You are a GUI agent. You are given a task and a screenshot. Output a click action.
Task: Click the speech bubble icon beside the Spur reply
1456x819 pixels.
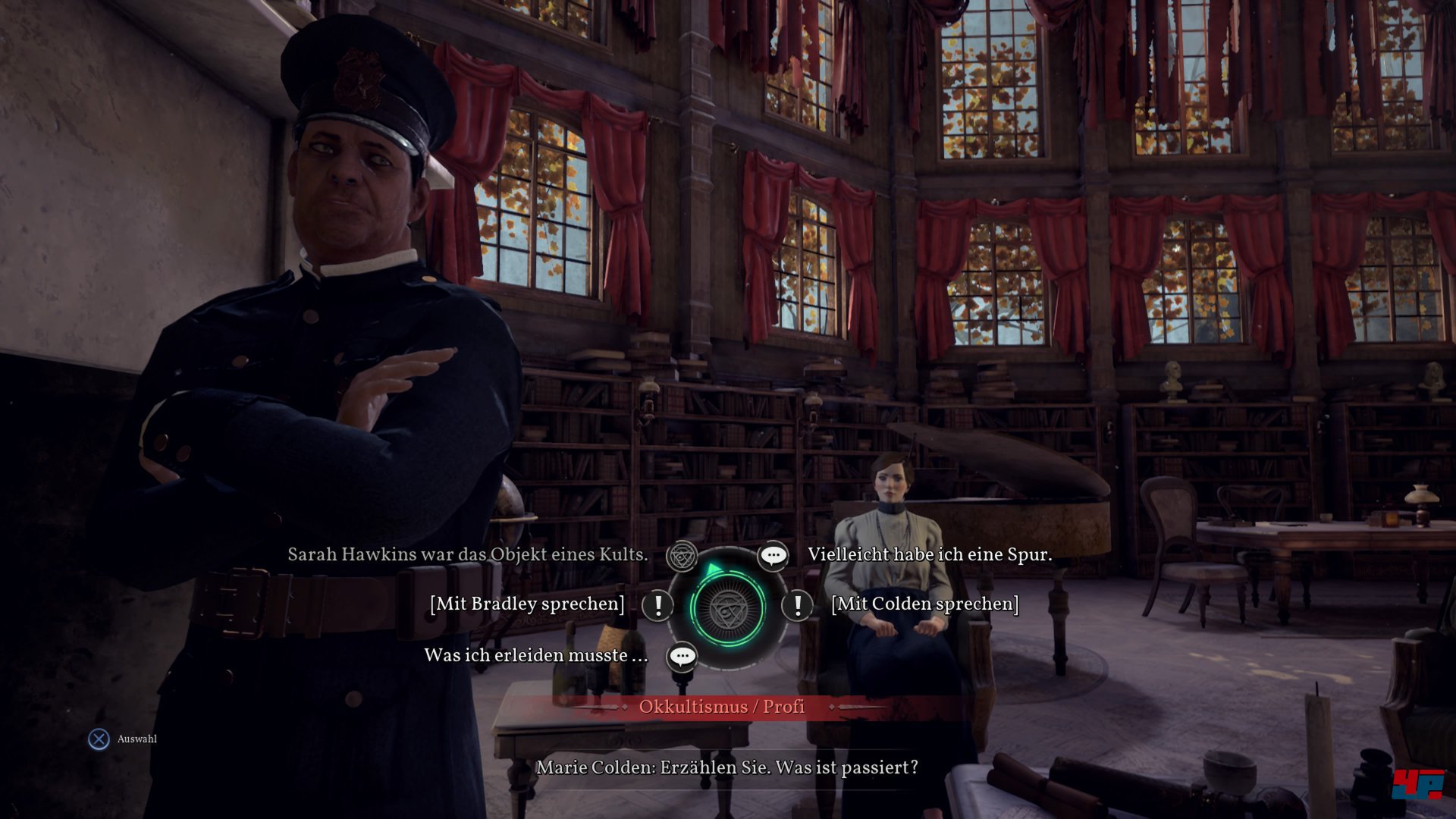[x=773, y=556]
